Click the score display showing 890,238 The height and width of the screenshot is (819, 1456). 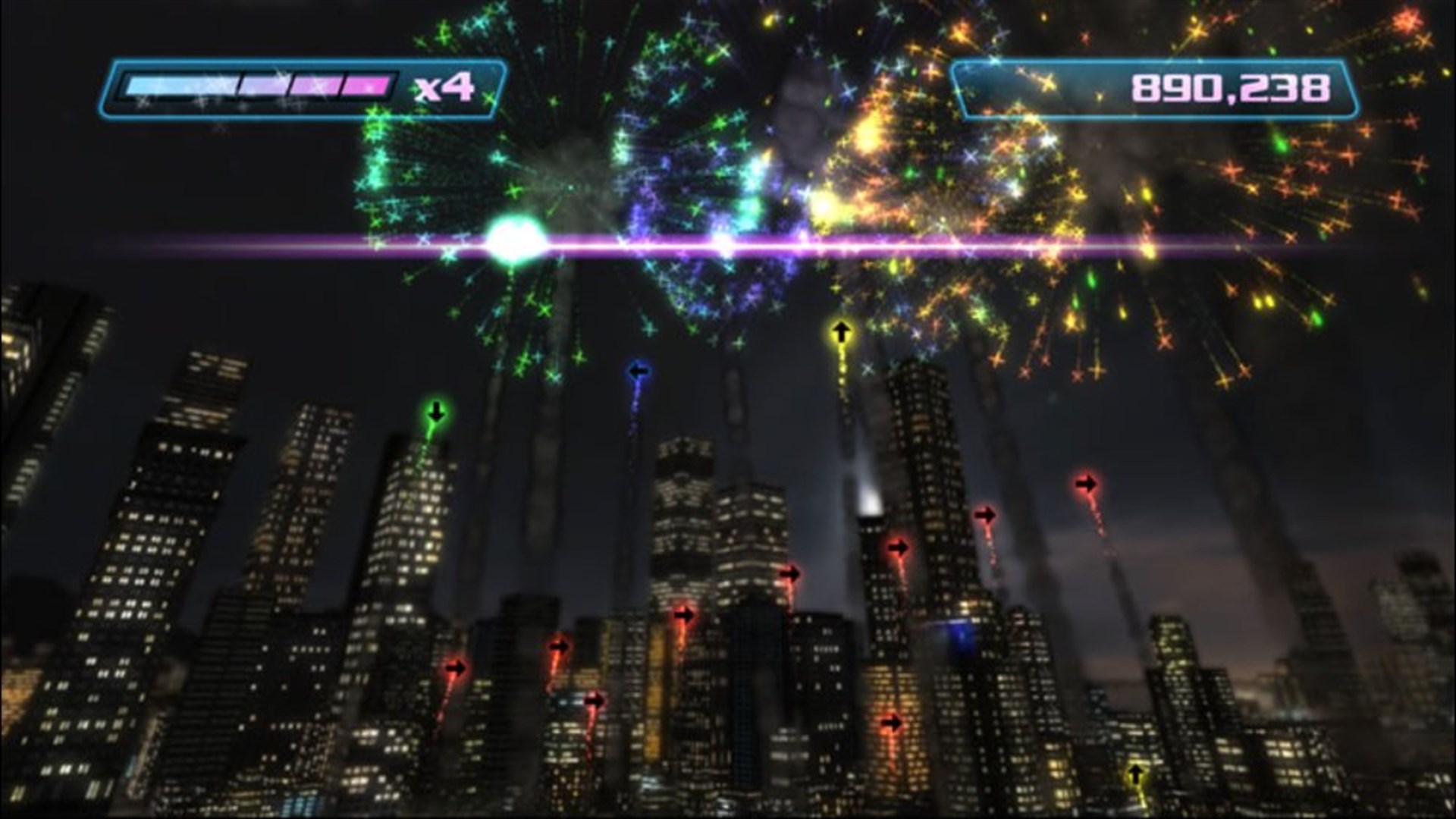(1228, 86)
